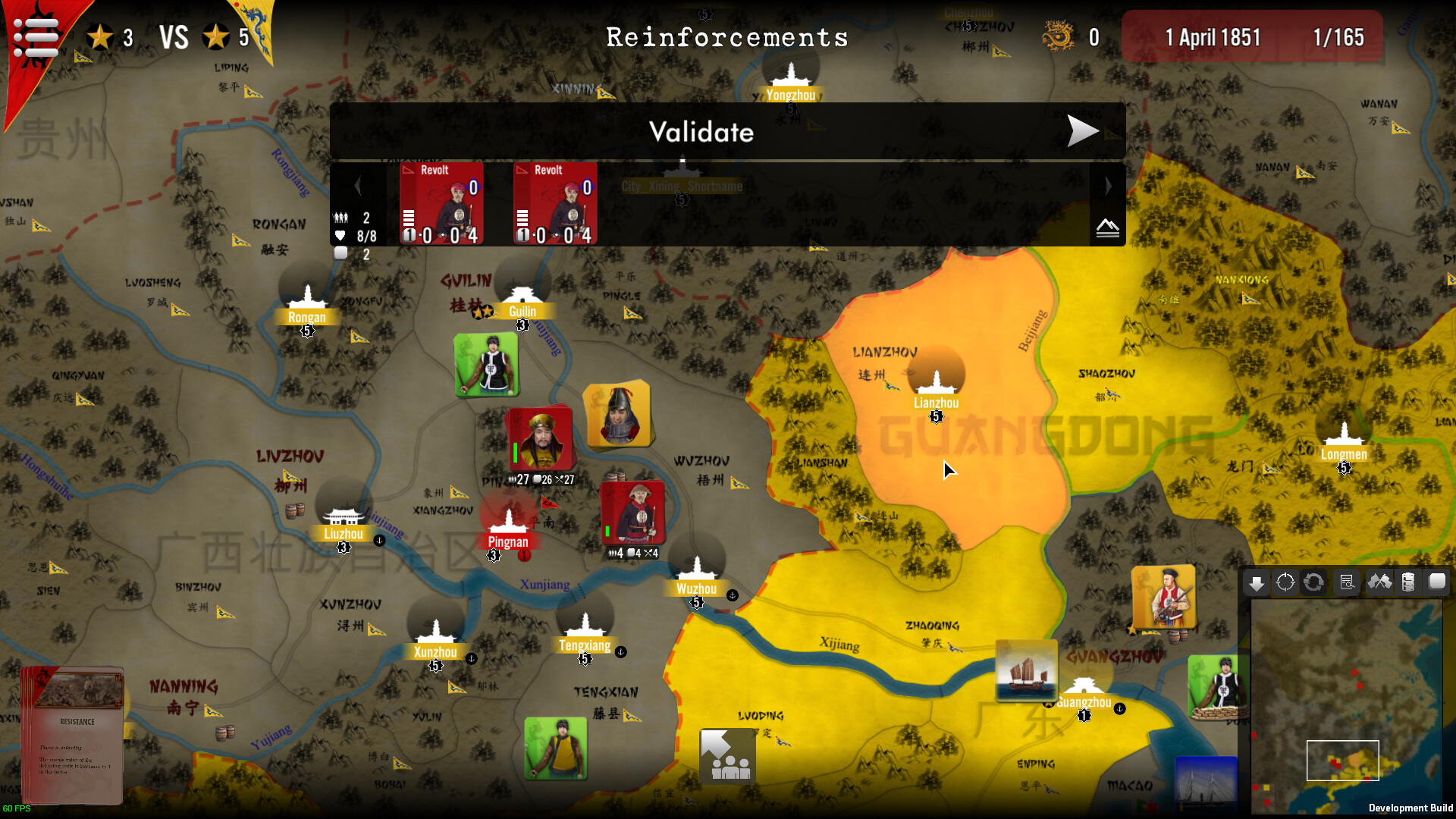This screenshot has width=1456, height=819.
Task: Open the document search log button
Action: (1347, 582)
